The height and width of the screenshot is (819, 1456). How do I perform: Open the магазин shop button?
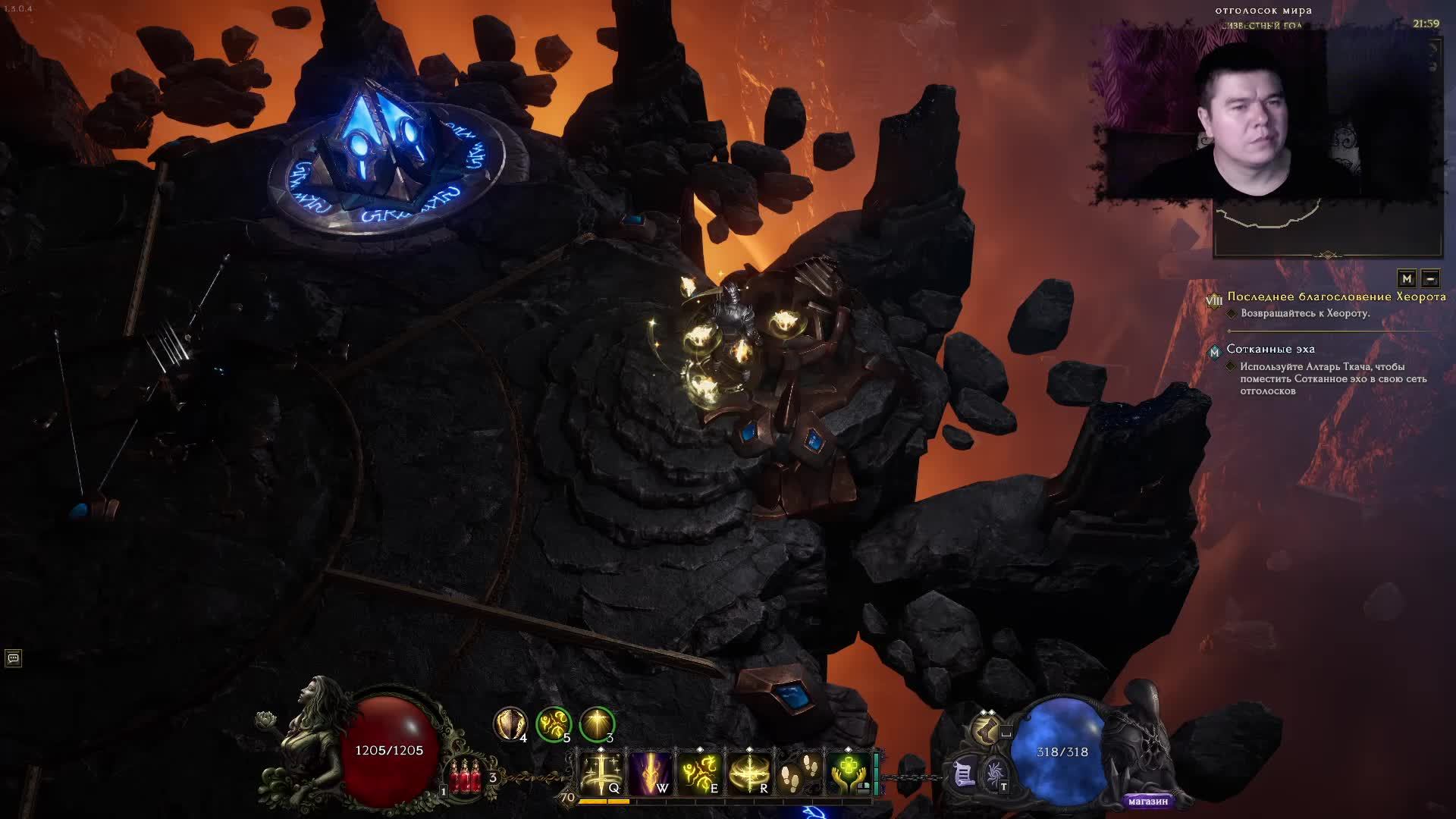click(x=1147, y=801)
